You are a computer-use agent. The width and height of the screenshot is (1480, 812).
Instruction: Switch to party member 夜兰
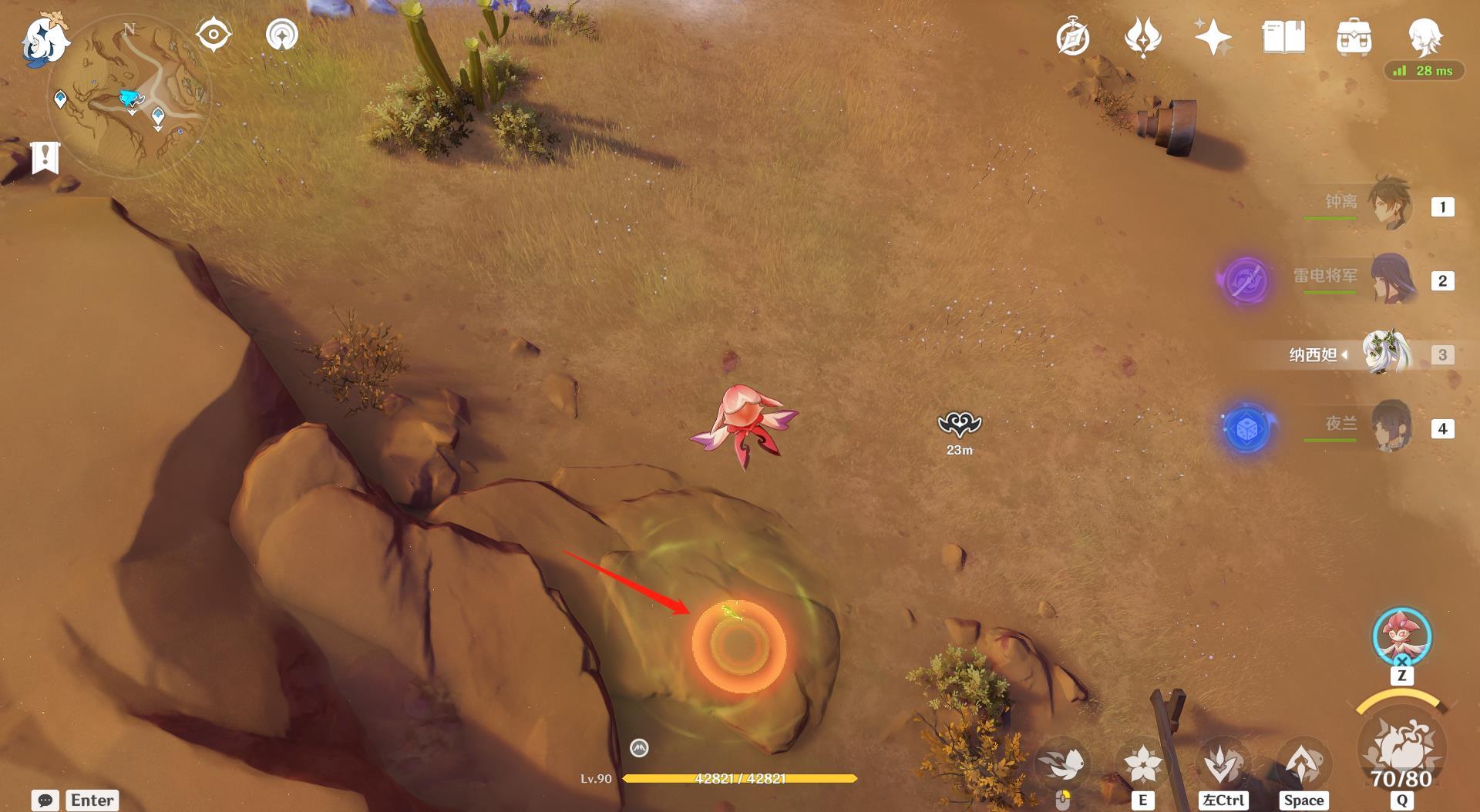click(x=1391, y=426)
